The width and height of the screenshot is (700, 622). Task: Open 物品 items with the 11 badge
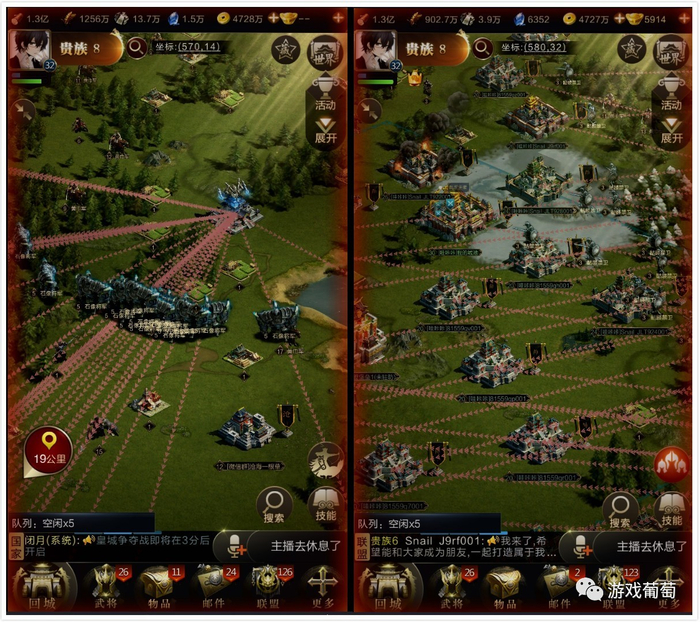pyautogui.click(x=155, y=585)
